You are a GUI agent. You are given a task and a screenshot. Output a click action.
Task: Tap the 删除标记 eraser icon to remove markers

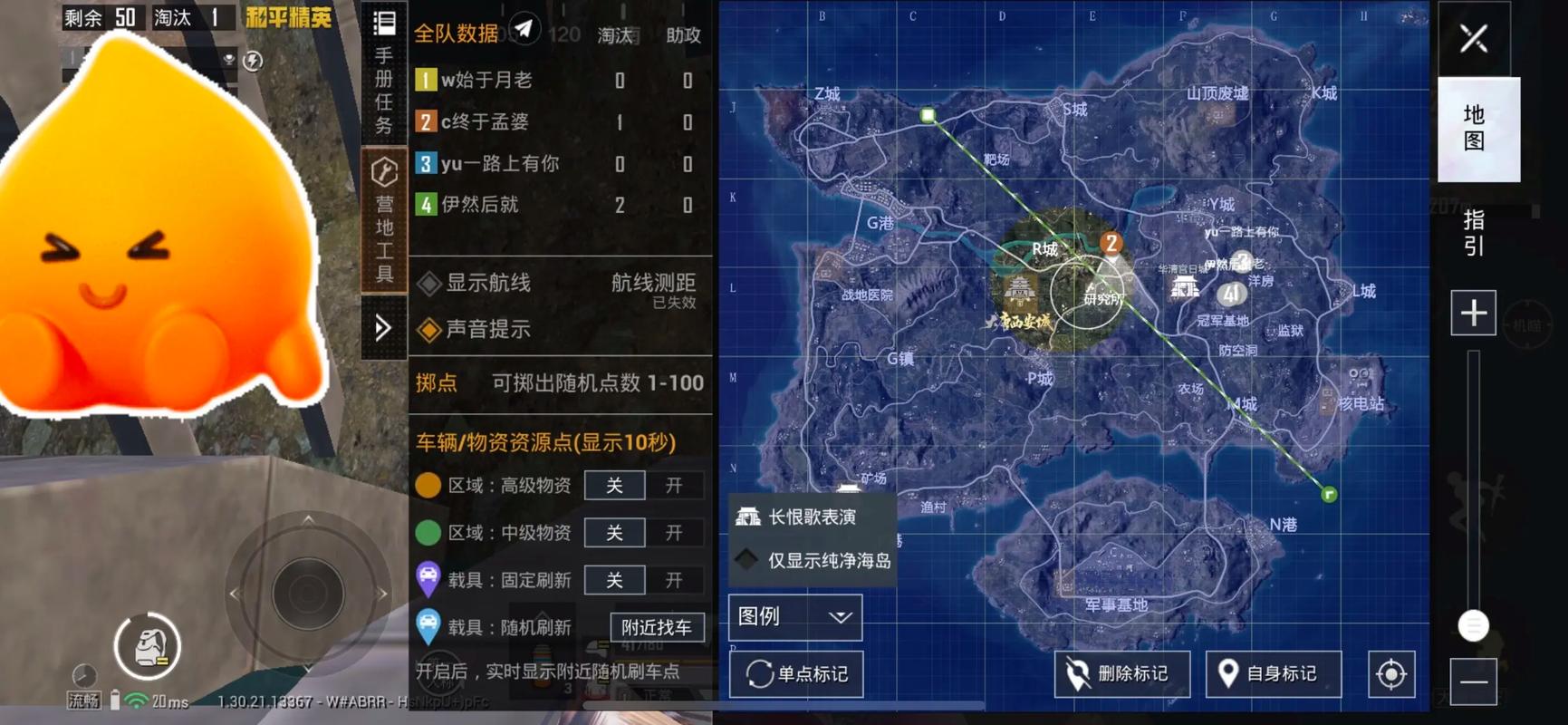click(x=1122, y=673)
